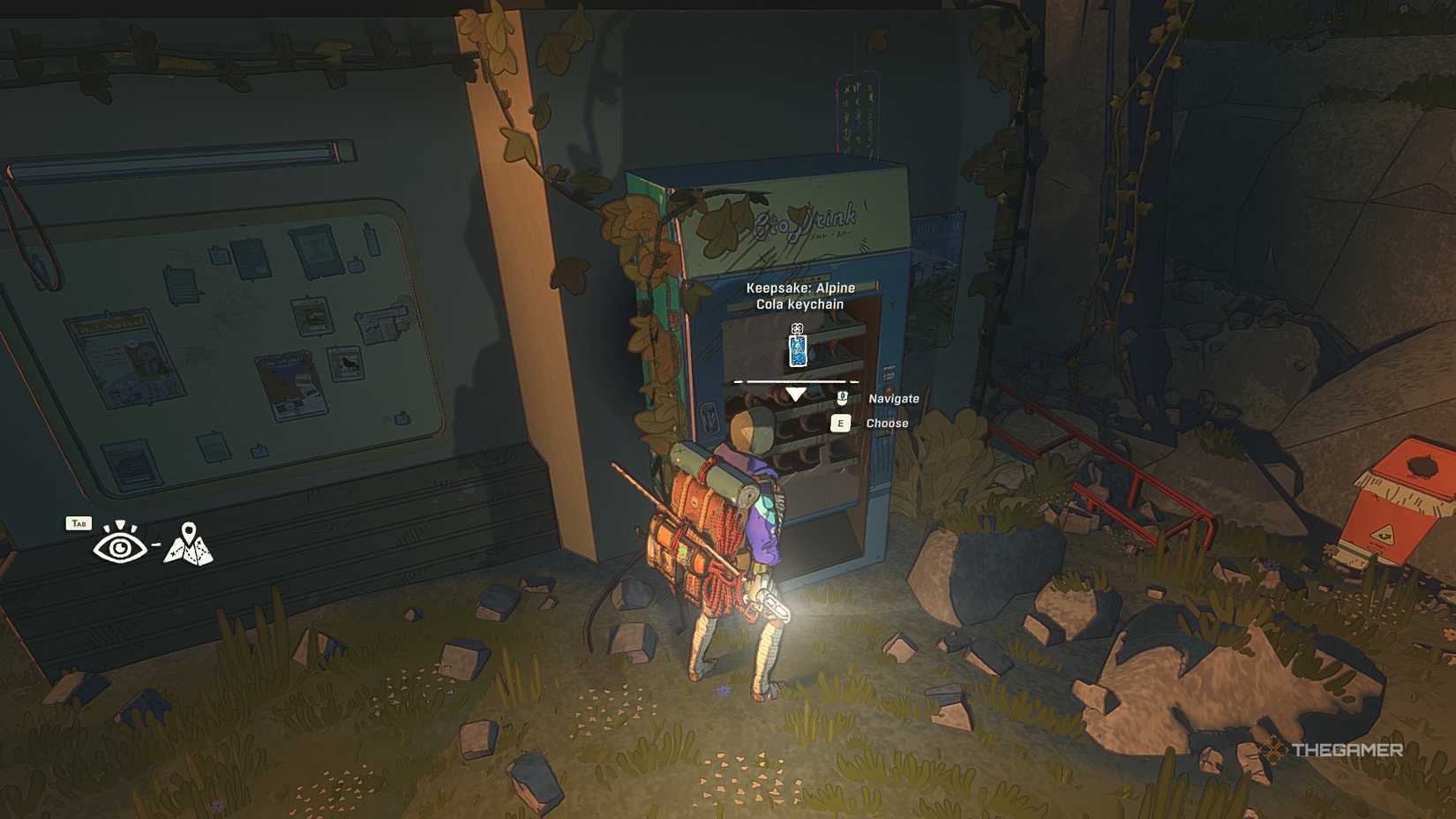Select the eye observation icon near the Tab prompt
This screenshot has width=1456, height=819.
click(x=119, y=546)
